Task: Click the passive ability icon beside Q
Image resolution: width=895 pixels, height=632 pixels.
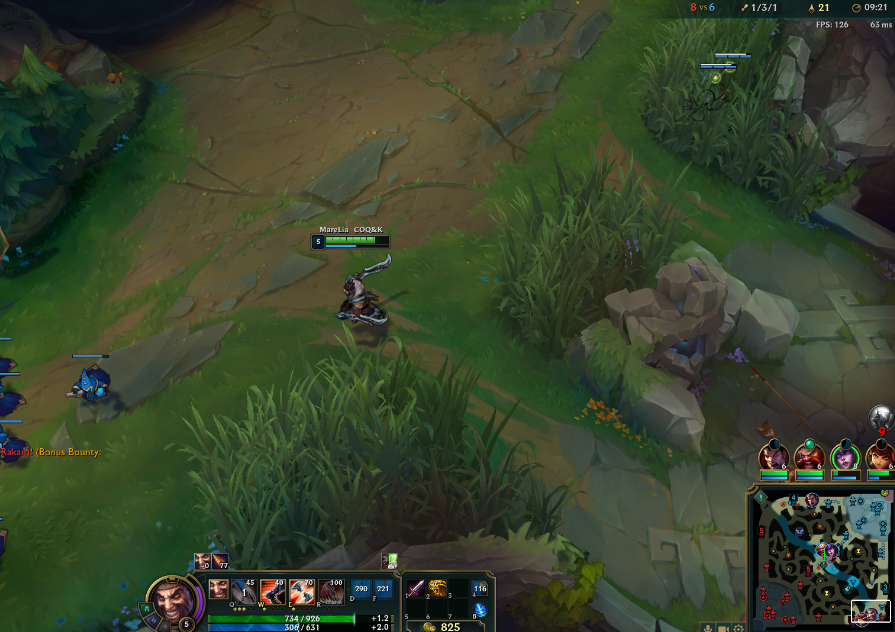Action: coord(218,590)
